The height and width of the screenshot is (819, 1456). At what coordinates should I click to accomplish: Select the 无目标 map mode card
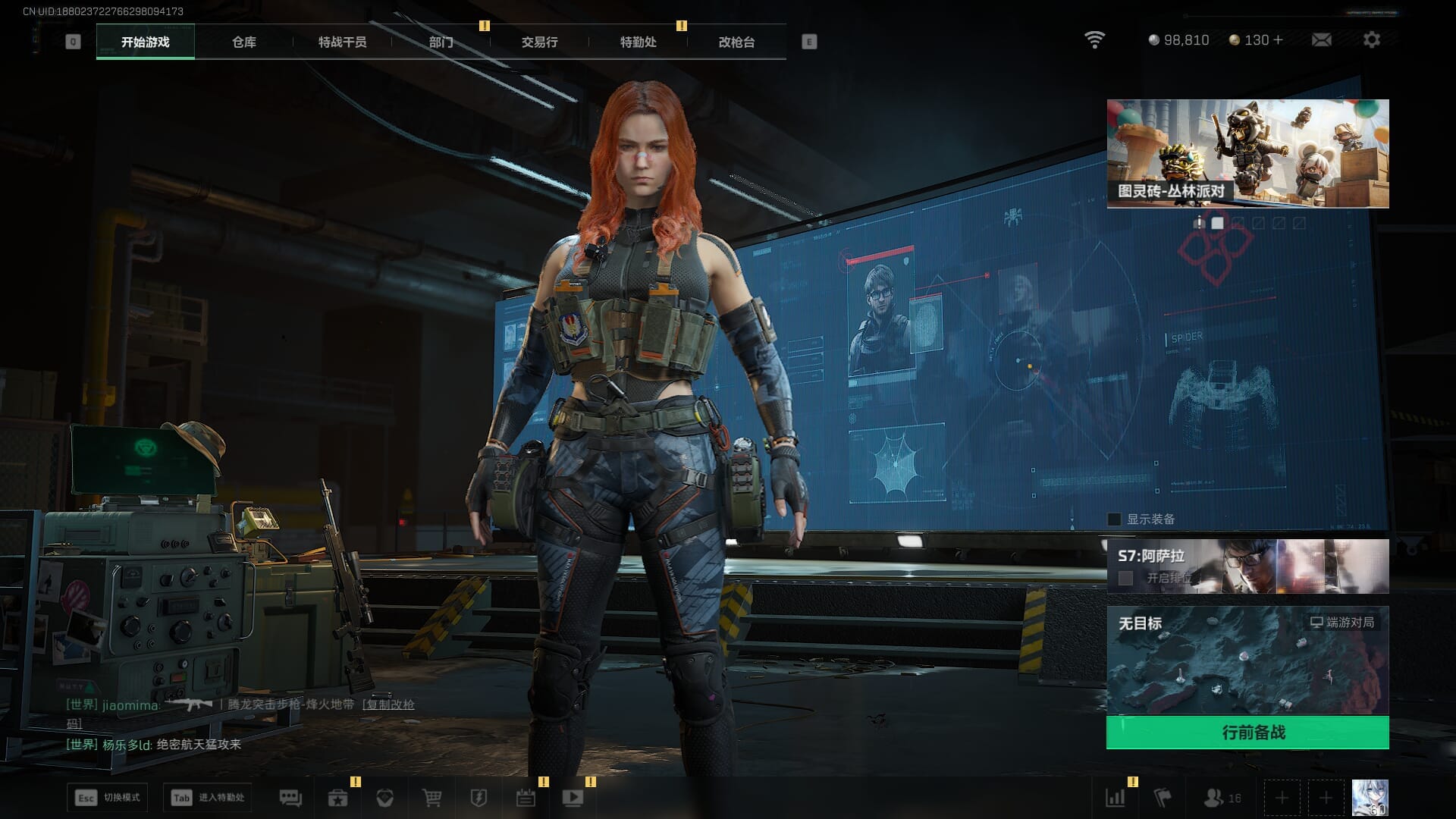point(1247,660)
